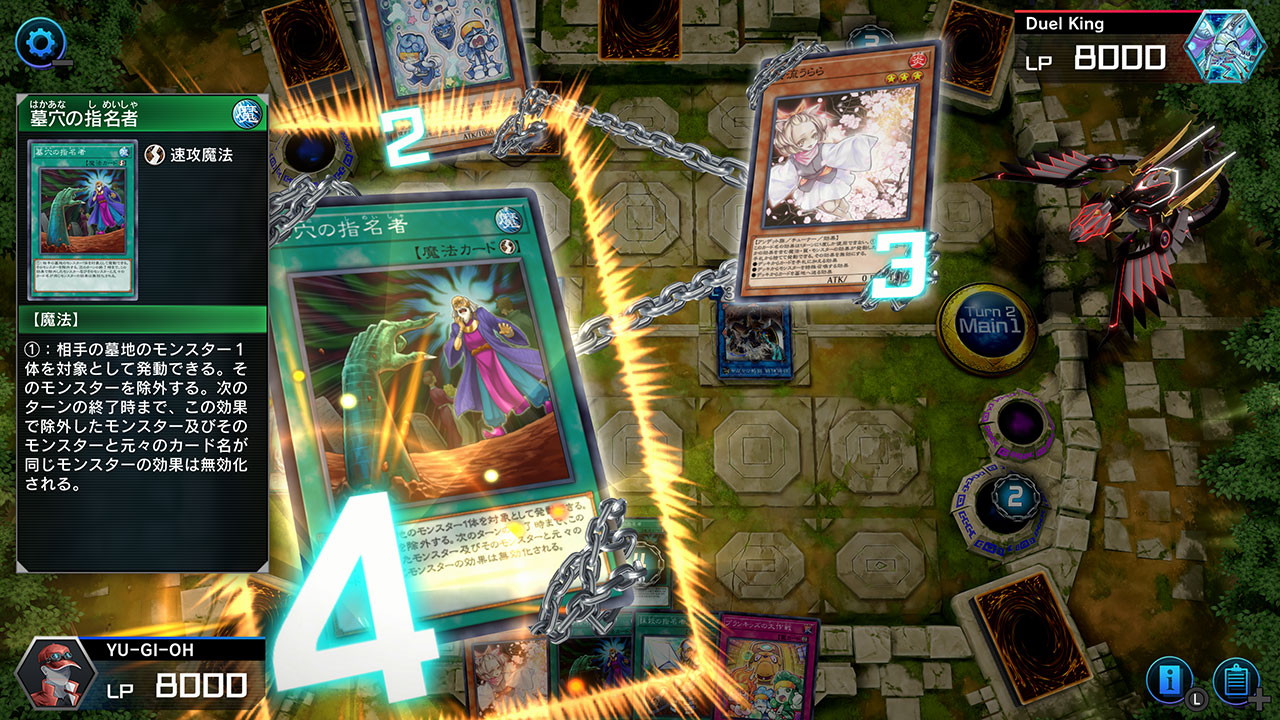The image size is (1280, 720).
Task: Open the settings gear menu
Action: (x=40, y=41)
